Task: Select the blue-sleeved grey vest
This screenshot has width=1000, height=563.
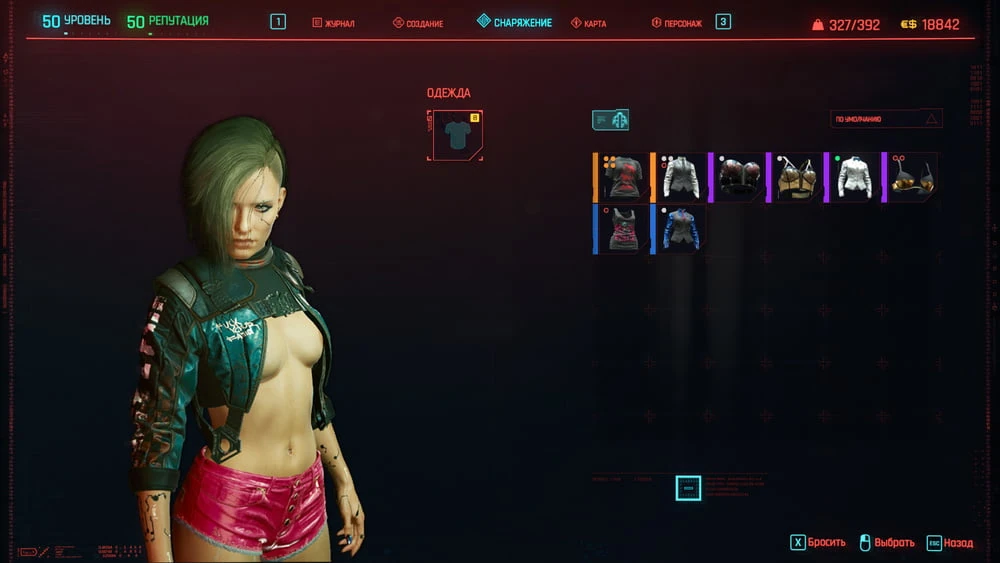Action: (681, 228)
